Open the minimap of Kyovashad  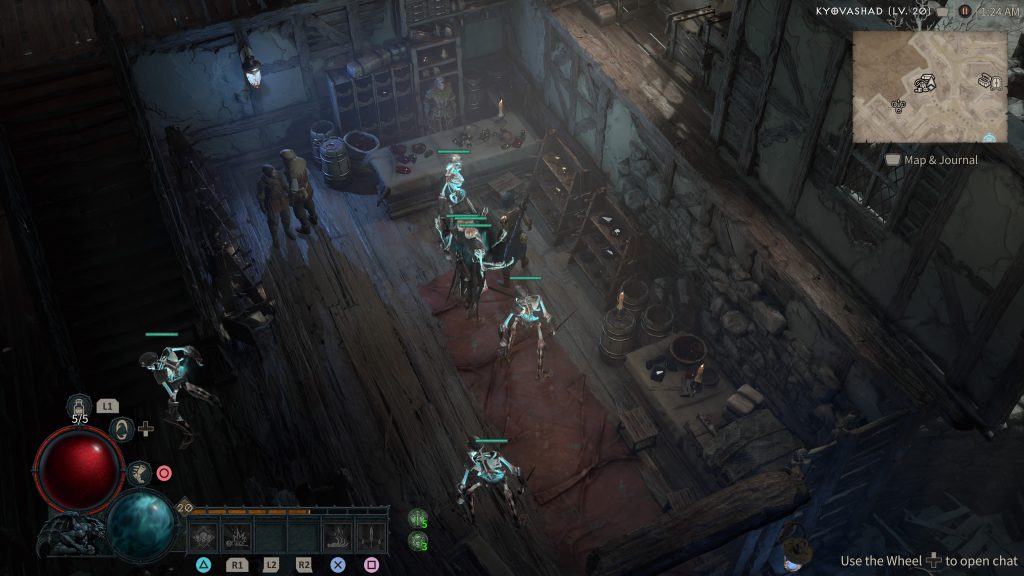pos(930,86)
